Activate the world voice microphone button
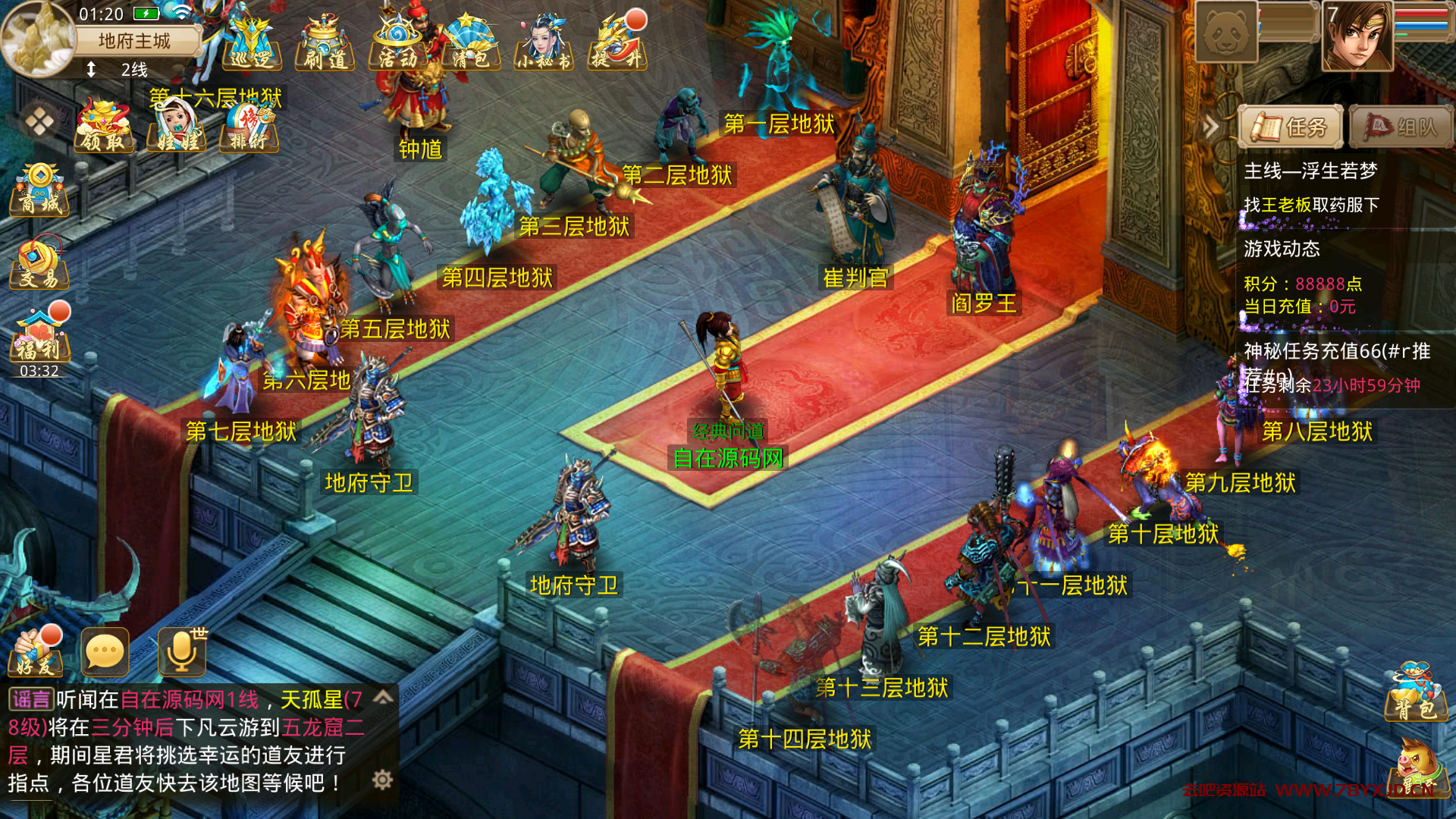Screen dimensions: 1456x819 [x=182, y=652]
